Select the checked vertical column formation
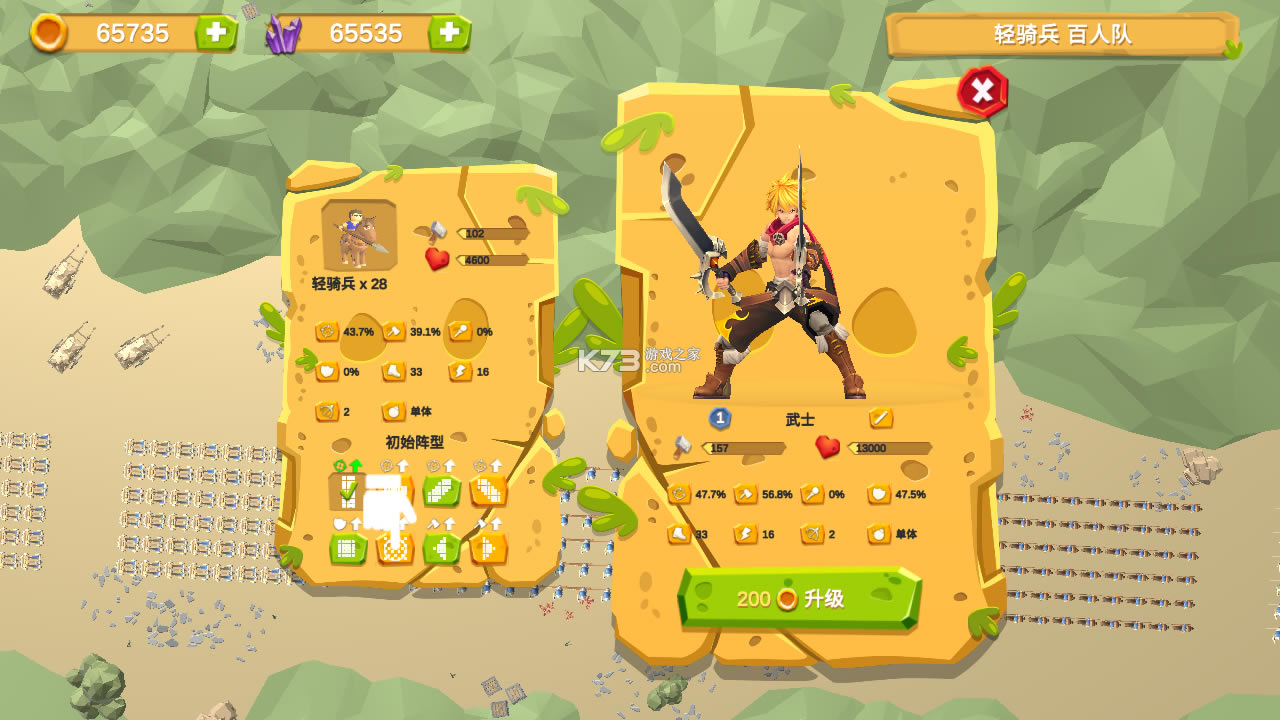 pos(347,490)
